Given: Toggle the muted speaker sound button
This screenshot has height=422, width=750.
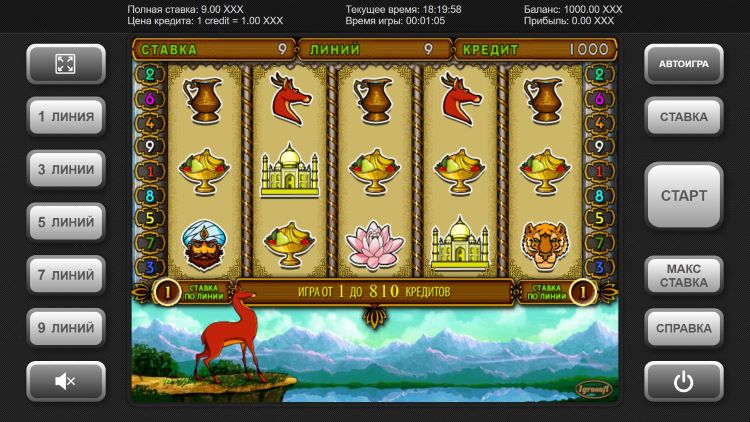Looking at the screenshot, I should (66, 381).
